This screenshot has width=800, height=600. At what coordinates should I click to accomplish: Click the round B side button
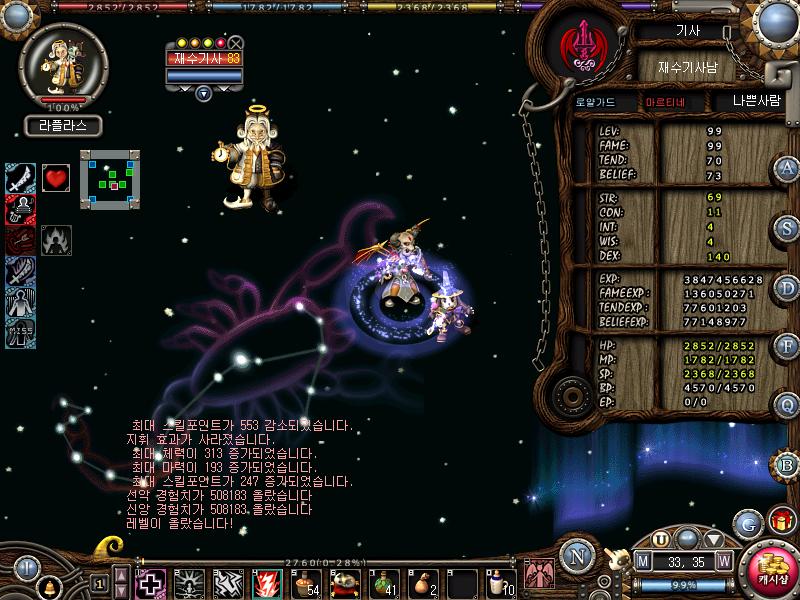point(788,463)
